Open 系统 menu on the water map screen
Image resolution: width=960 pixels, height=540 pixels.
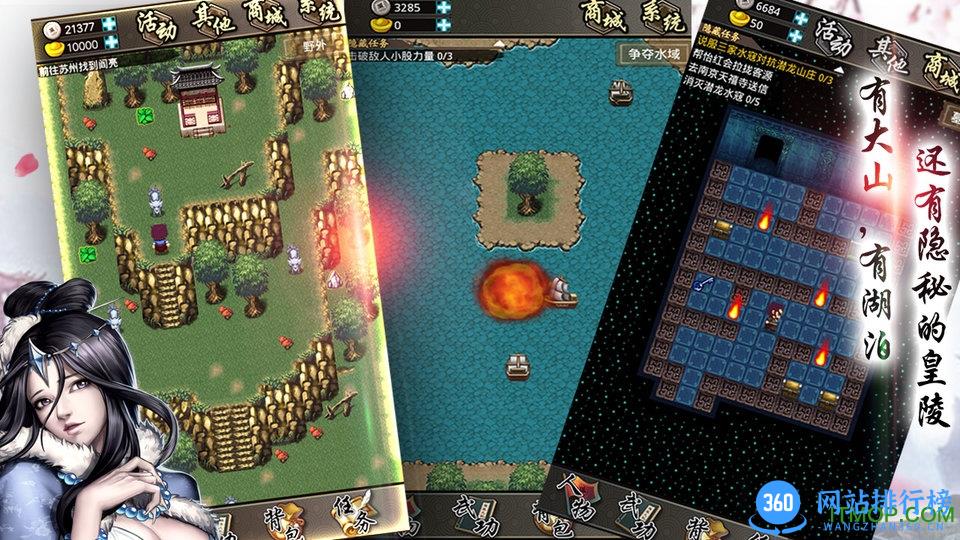tap(663, 18)
